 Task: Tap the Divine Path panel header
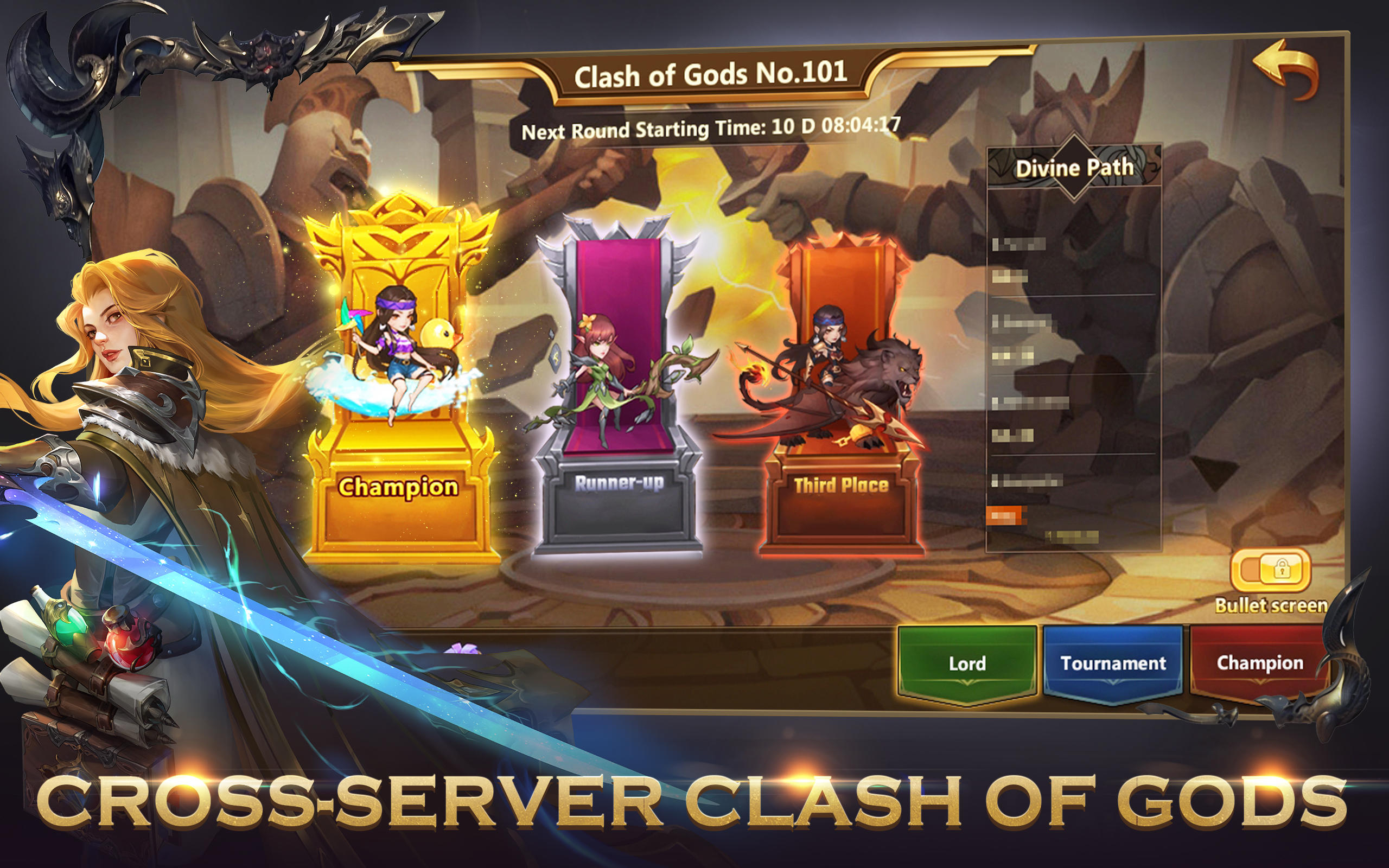[x=1074, y=167]
